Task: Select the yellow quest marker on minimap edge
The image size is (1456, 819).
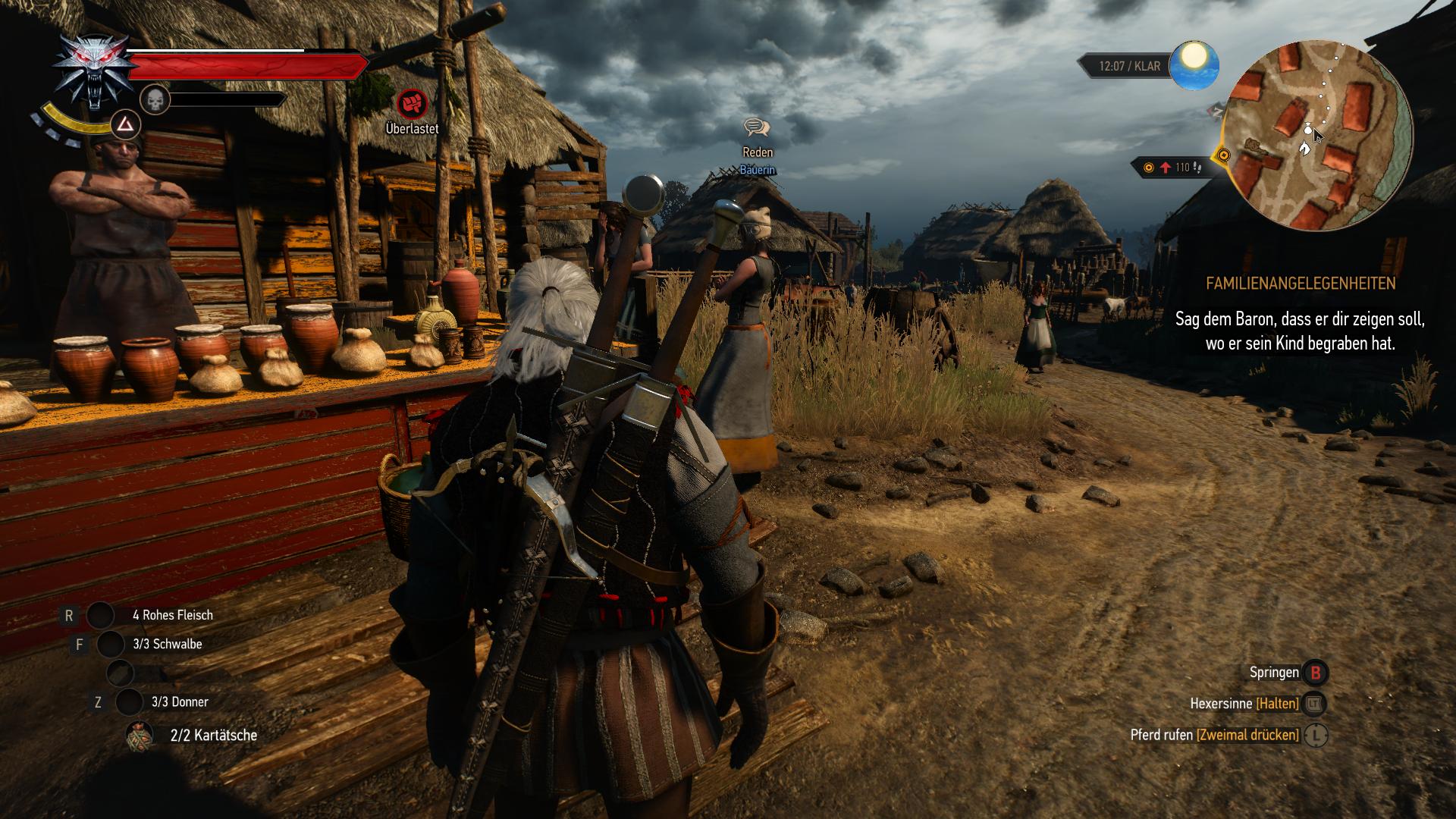Action: pos(1222,156)
